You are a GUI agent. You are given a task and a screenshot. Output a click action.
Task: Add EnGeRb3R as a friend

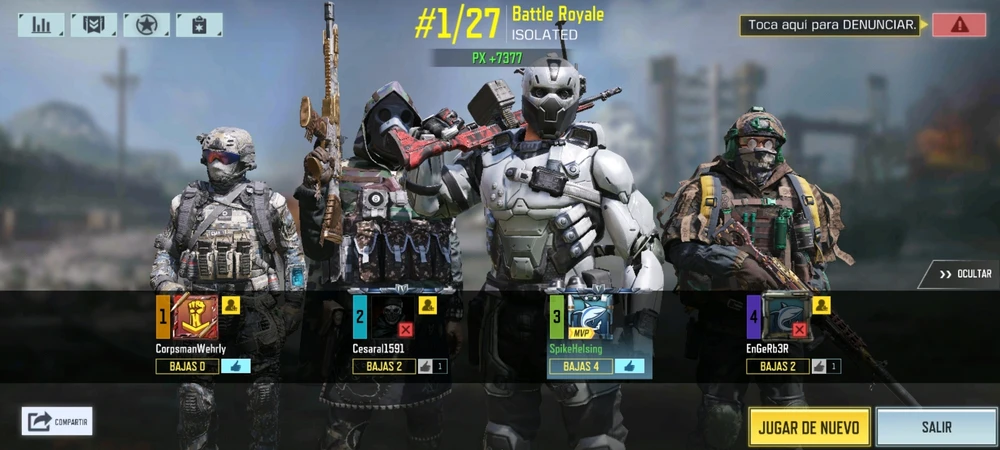pos(822,305)
